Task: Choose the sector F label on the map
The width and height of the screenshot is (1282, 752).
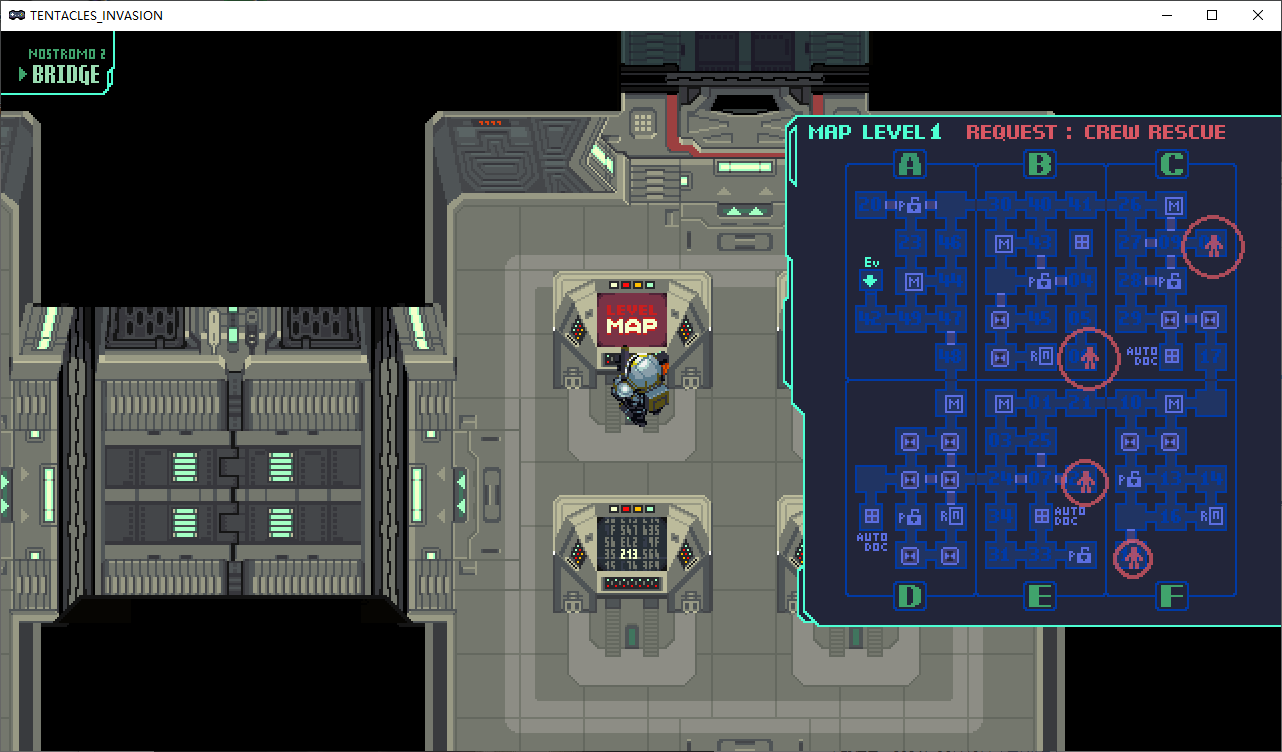Action: (1171, 597)
